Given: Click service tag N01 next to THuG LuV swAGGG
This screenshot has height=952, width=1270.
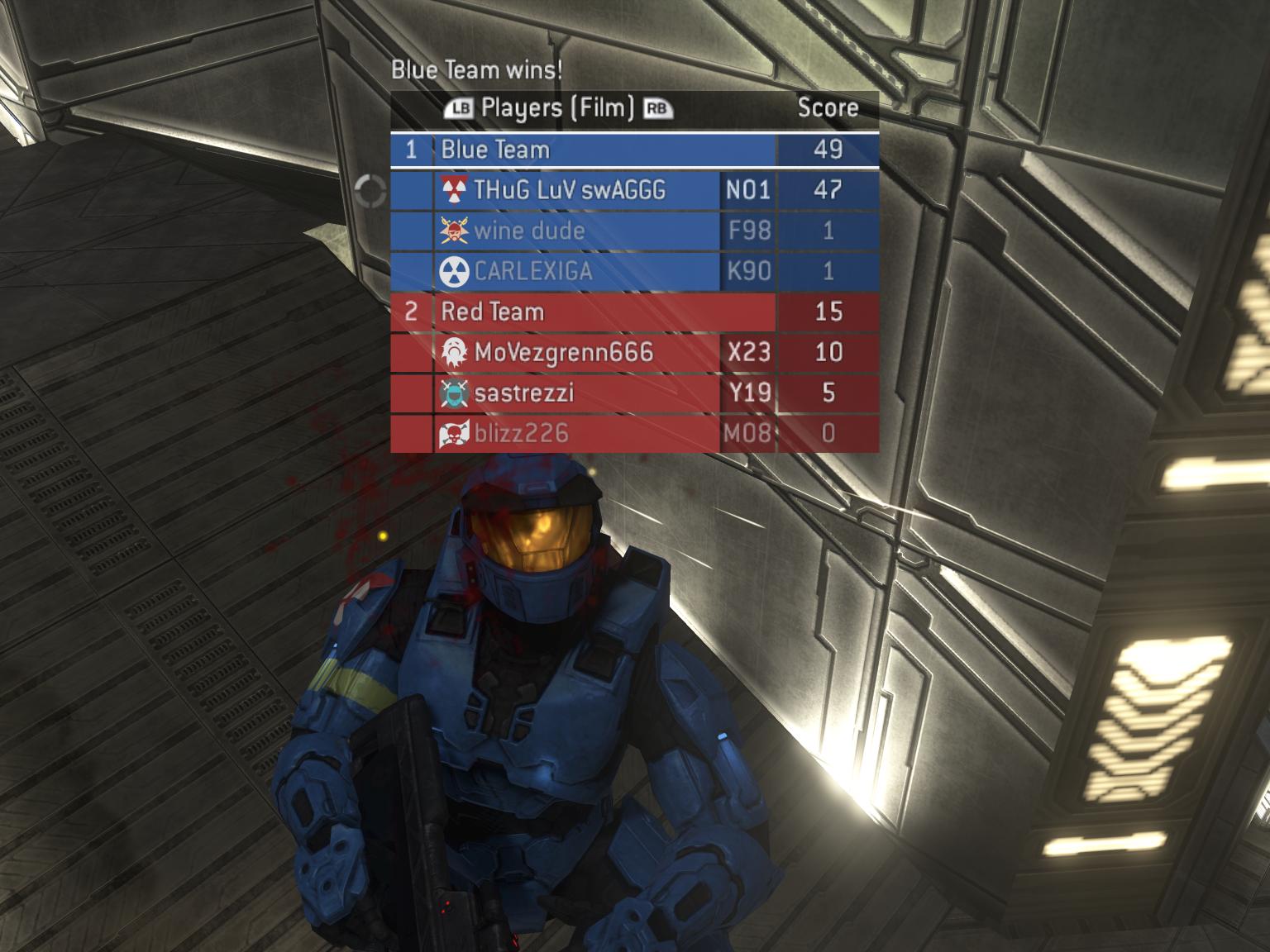Looking at the screenshot, I should (748, 191).
